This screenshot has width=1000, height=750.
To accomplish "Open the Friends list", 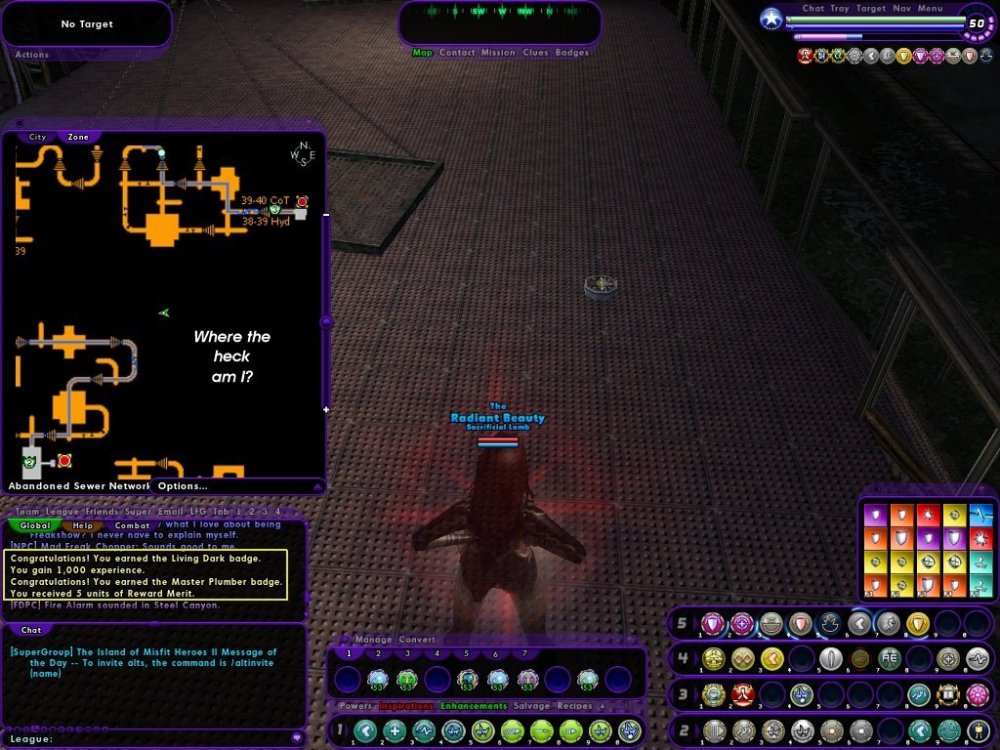I will point(101,511).
